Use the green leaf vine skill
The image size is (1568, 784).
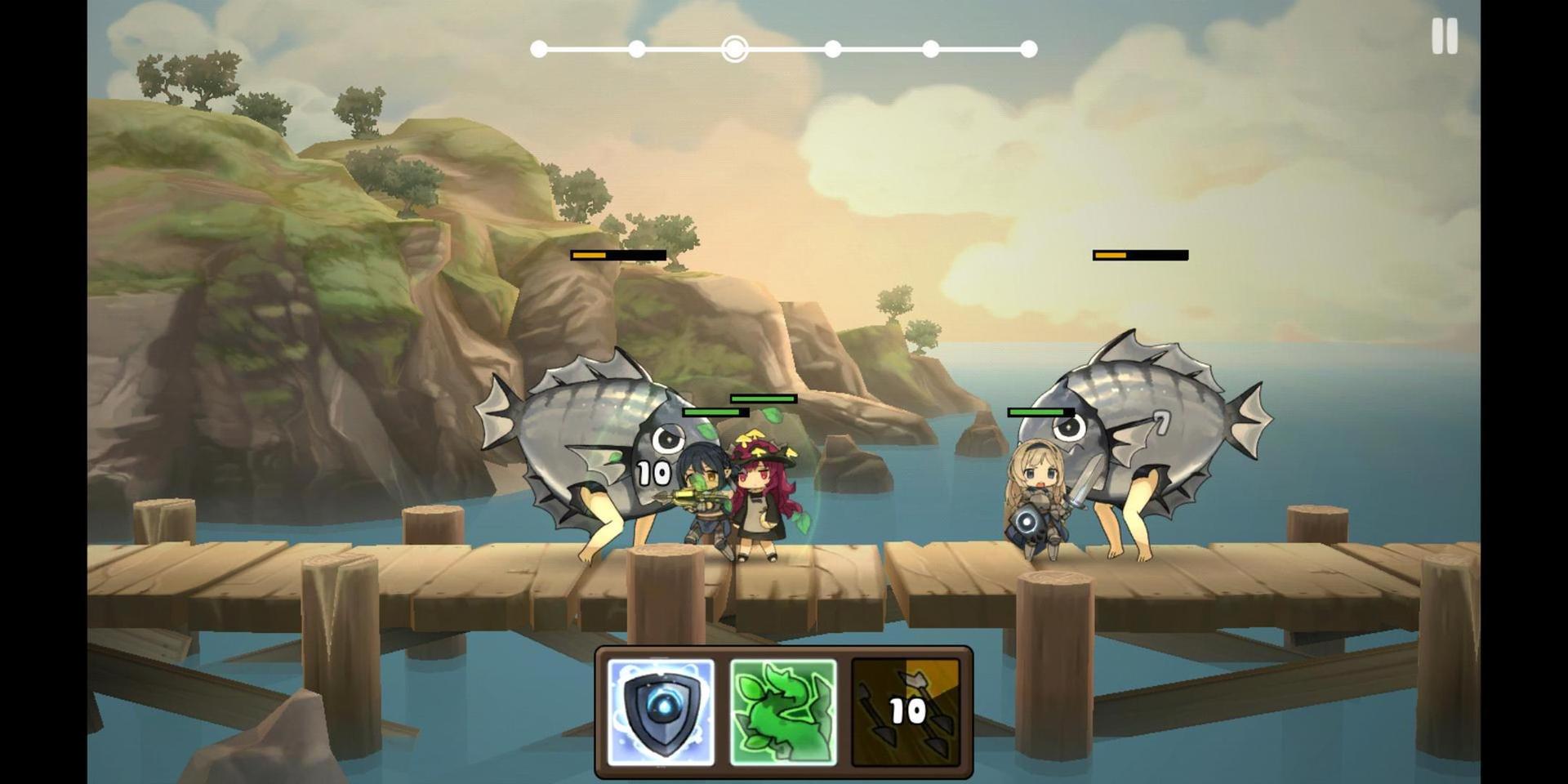pyautogui.click(x=783, y=712)
